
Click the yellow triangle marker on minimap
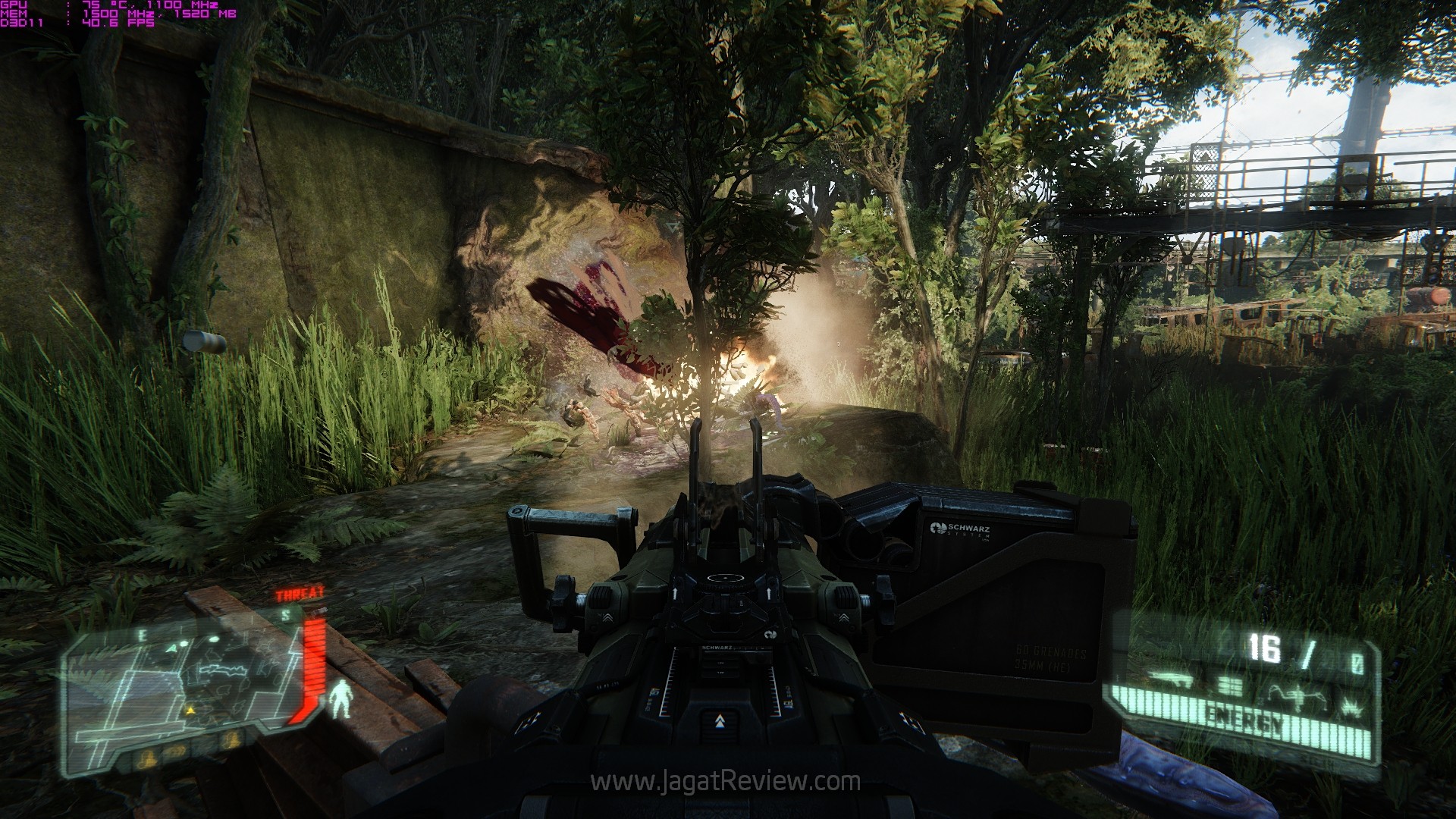pyautogui.click(x=190, y=711)
